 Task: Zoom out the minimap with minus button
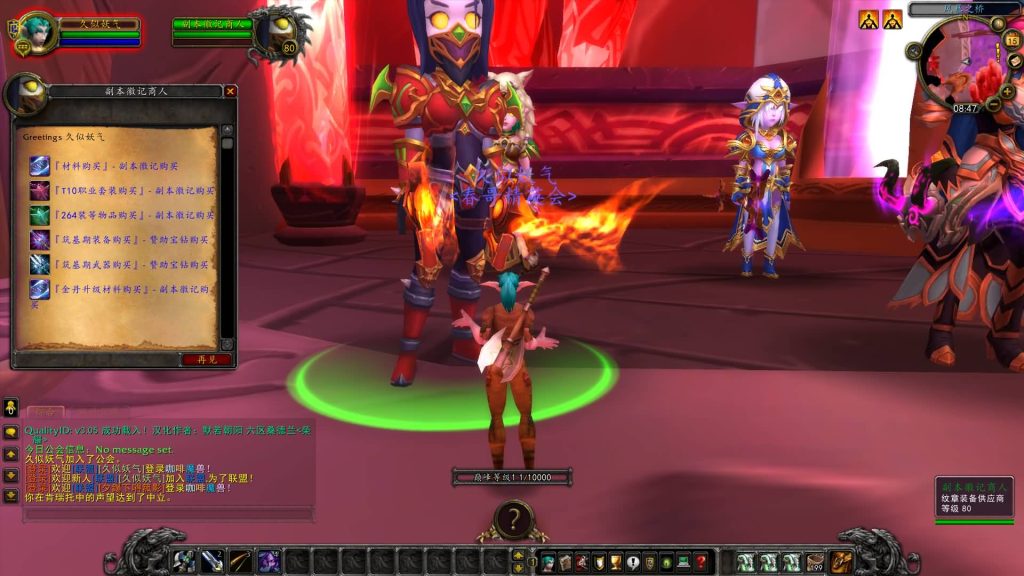(994, 104)
